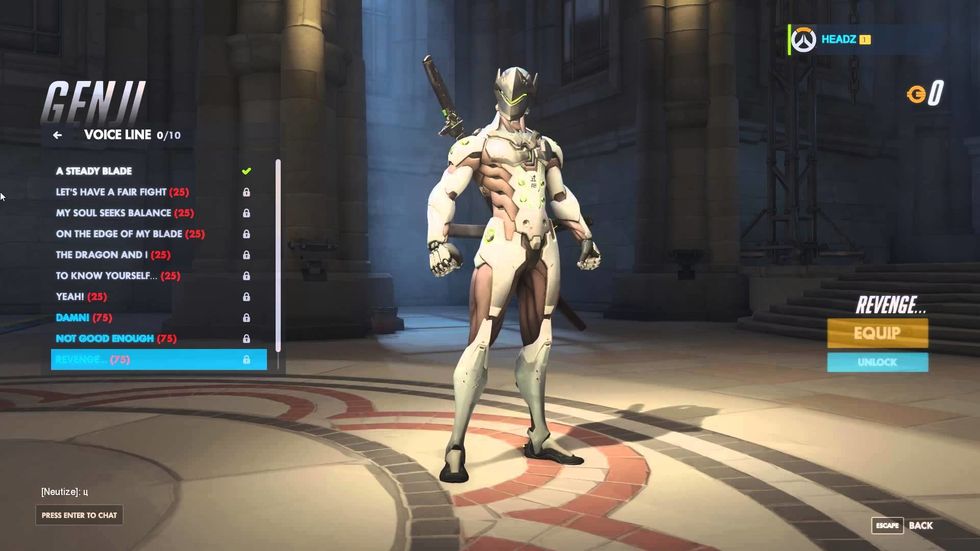Highlight the Revenge... voice line row

[158, 360]
